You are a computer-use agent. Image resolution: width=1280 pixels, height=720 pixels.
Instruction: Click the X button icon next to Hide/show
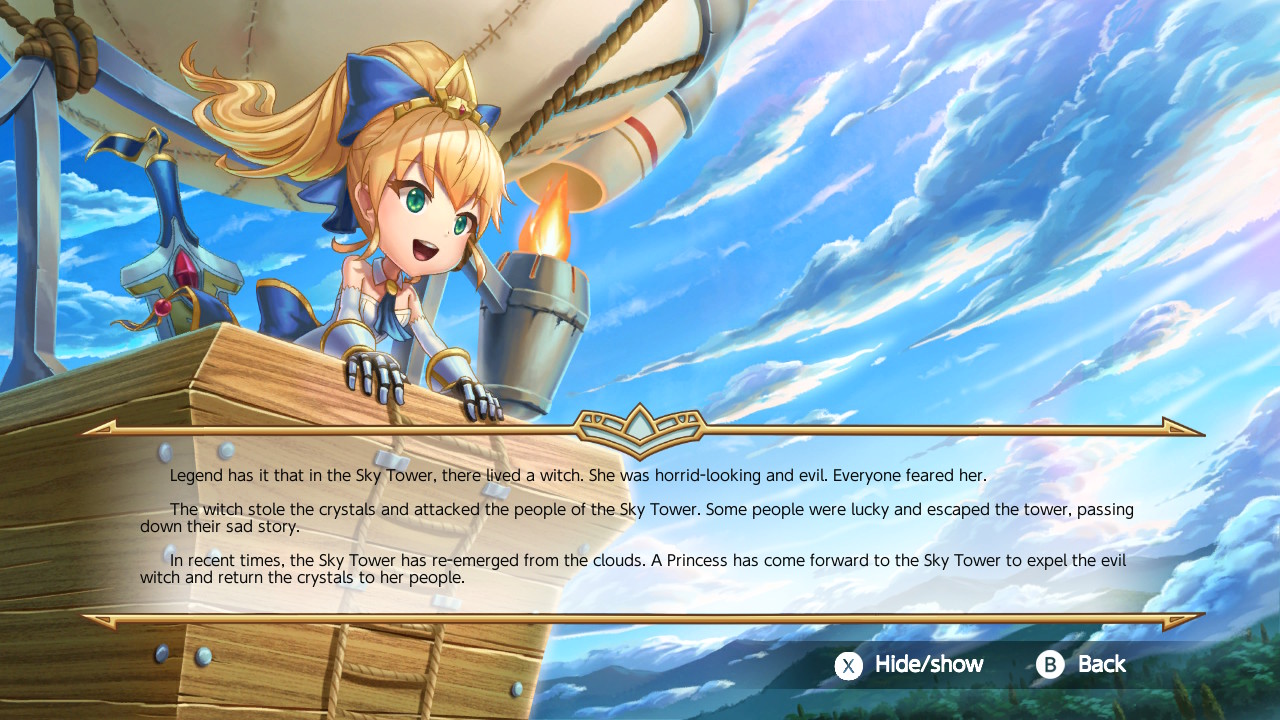[x=848, y=664]
